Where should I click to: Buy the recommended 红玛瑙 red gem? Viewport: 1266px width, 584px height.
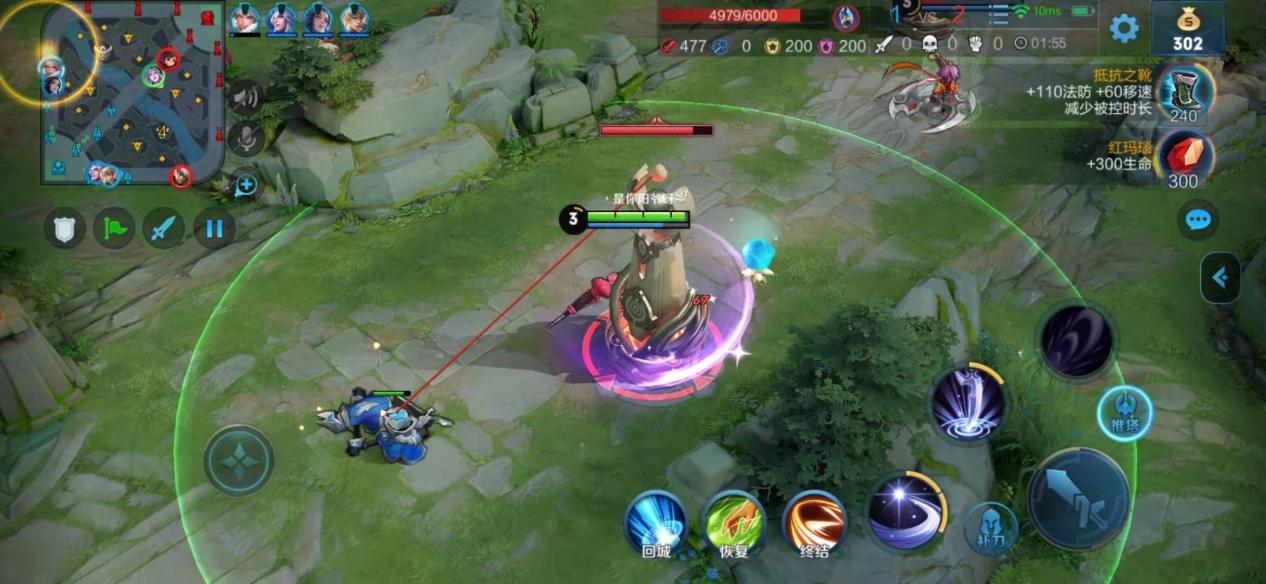pos(1185,160)
